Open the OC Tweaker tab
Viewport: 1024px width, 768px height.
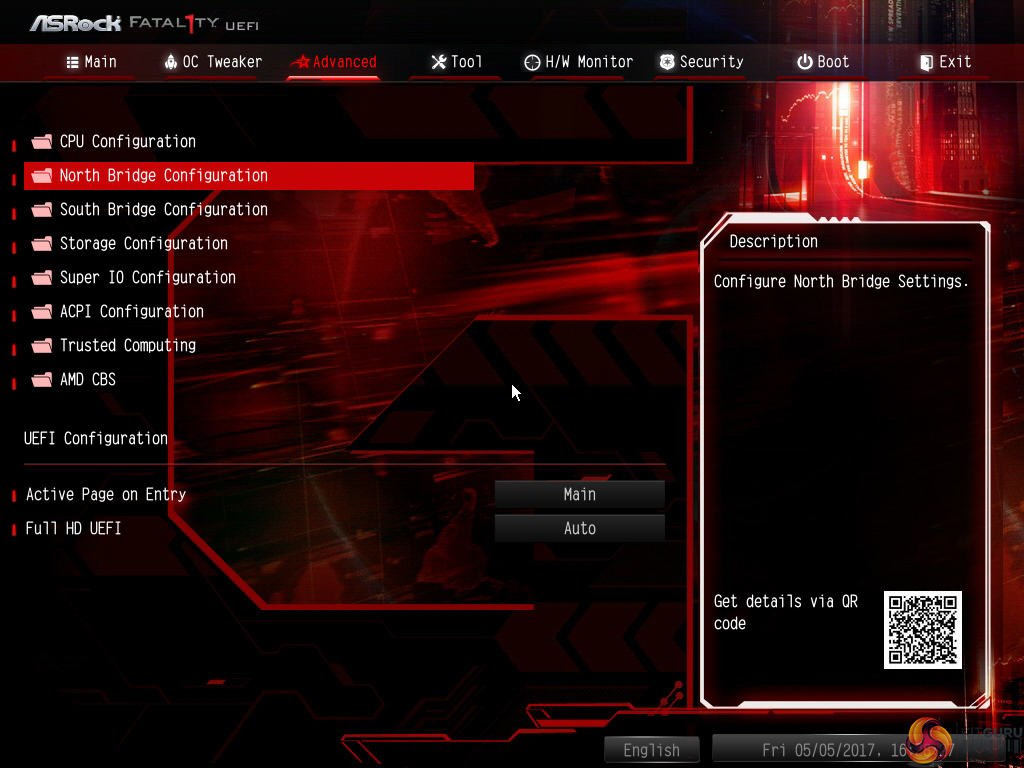click(212, 62)
